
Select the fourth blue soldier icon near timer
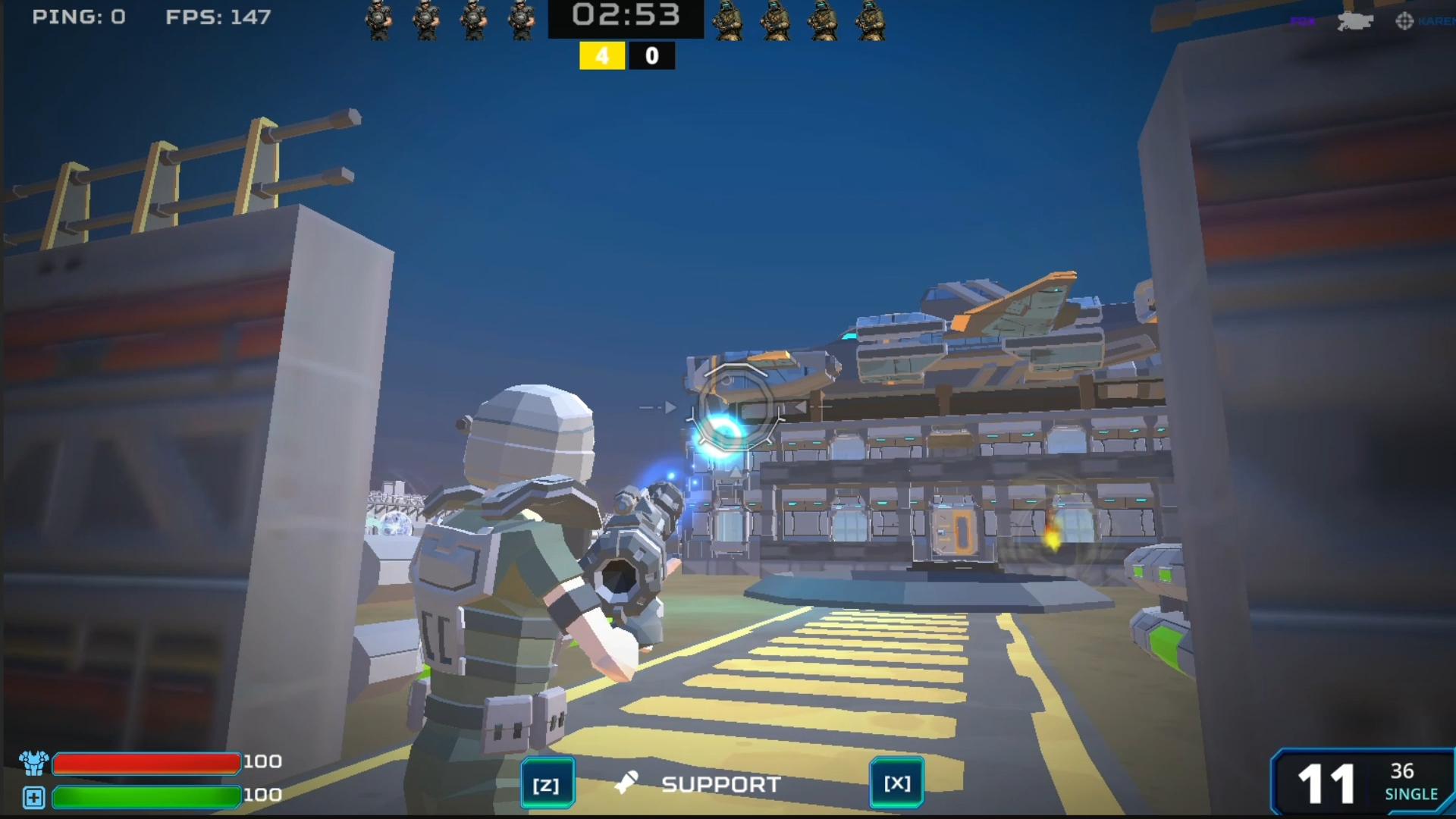pyautogui.click(x=520, y=20)
